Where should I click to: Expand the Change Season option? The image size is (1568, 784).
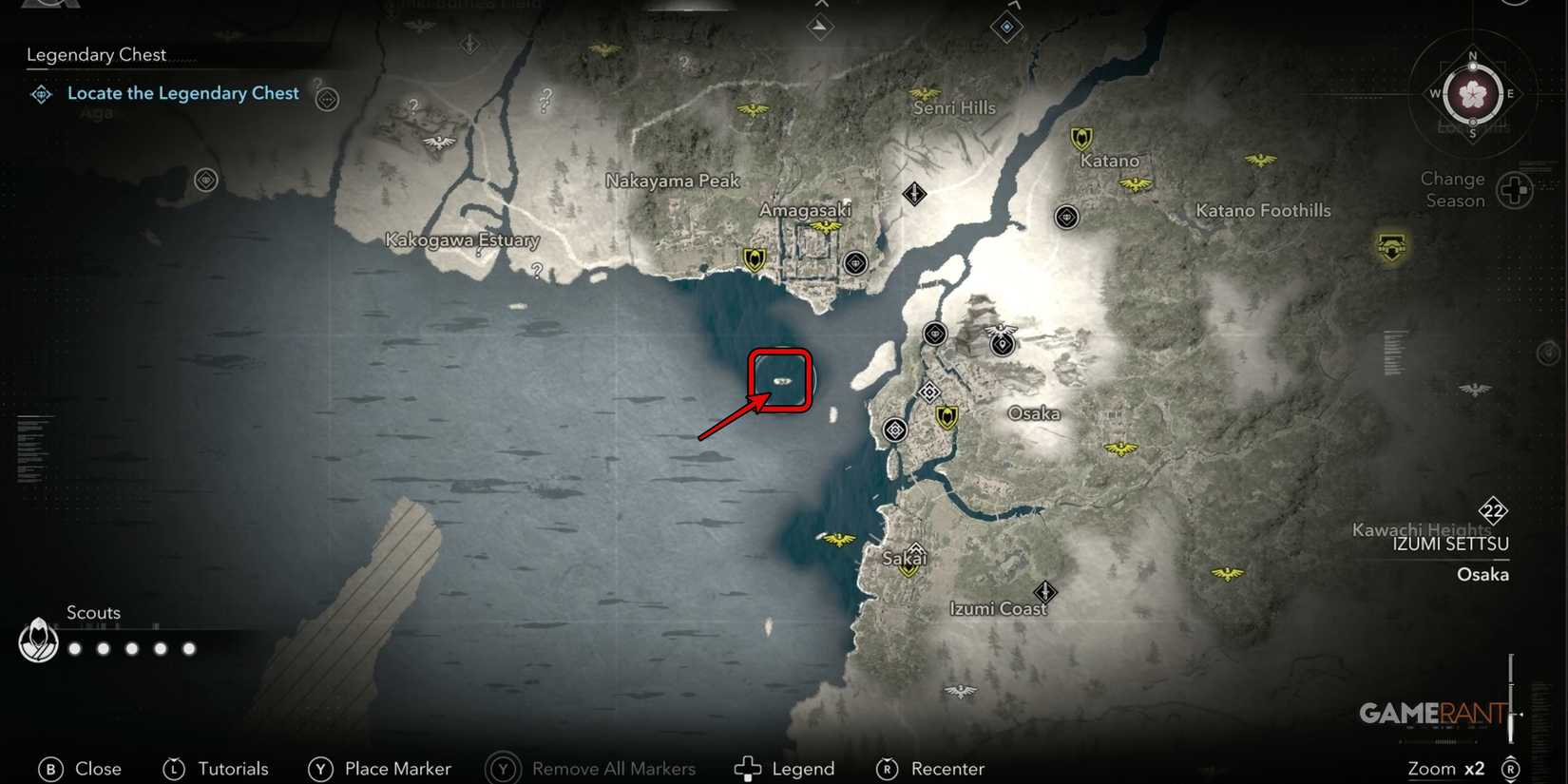(1451, 189)
